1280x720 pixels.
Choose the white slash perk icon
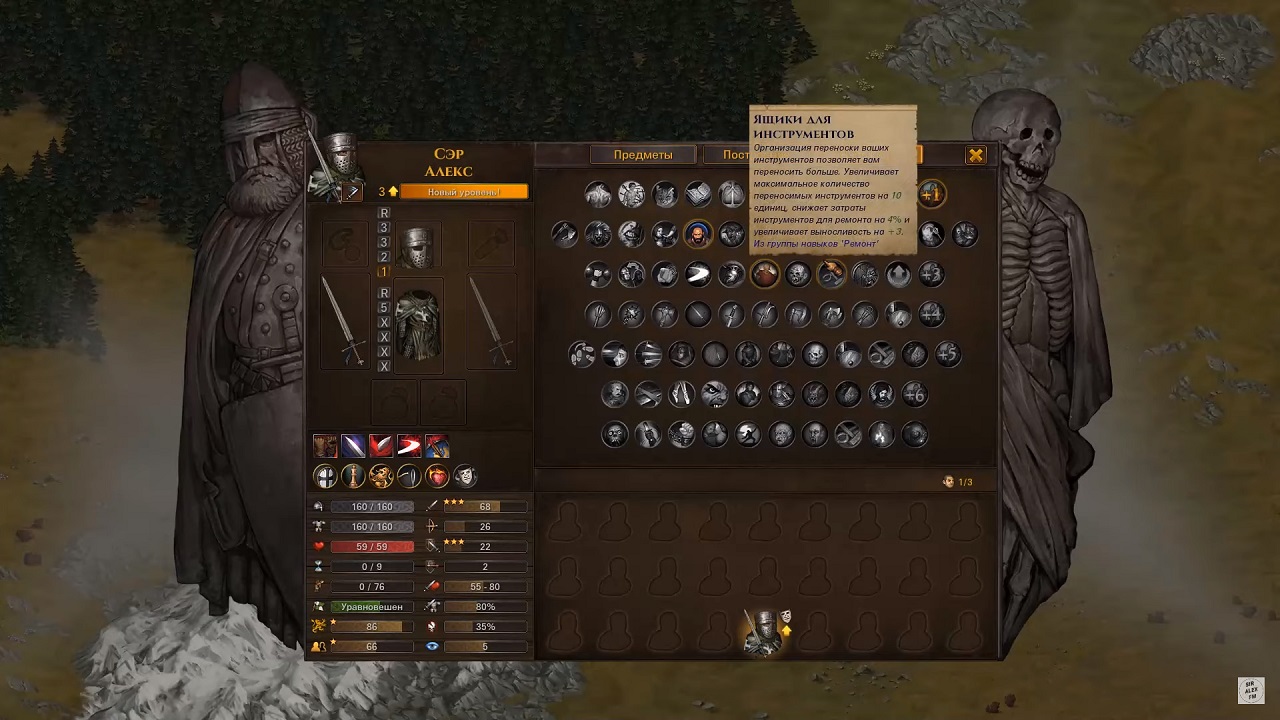[698, 274]
